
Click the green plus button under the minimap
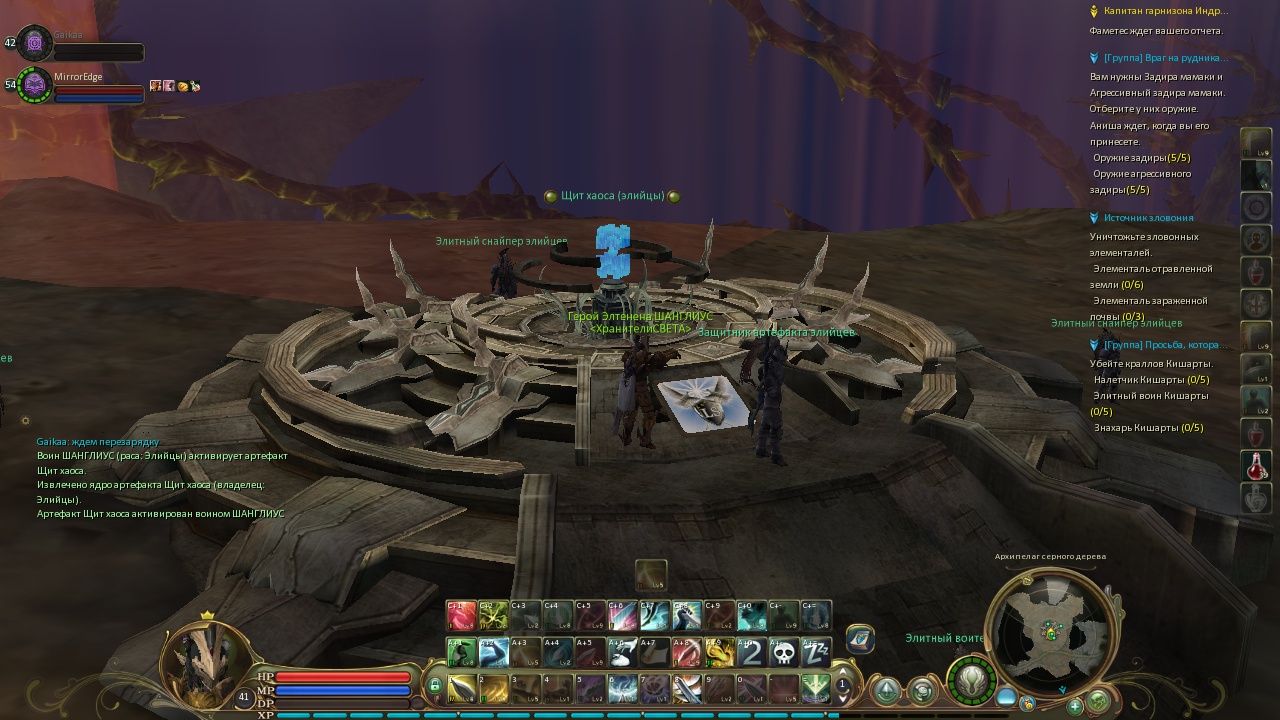(x=1075, y=706)
